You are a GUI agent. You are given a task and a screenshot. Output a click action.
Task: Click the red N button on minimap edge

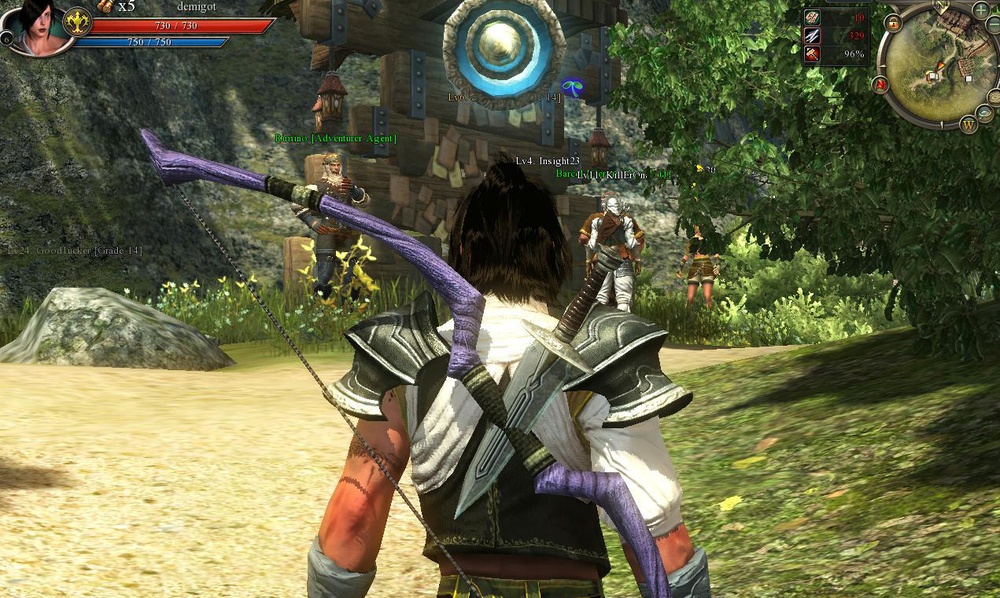click(x=881, y=85)
